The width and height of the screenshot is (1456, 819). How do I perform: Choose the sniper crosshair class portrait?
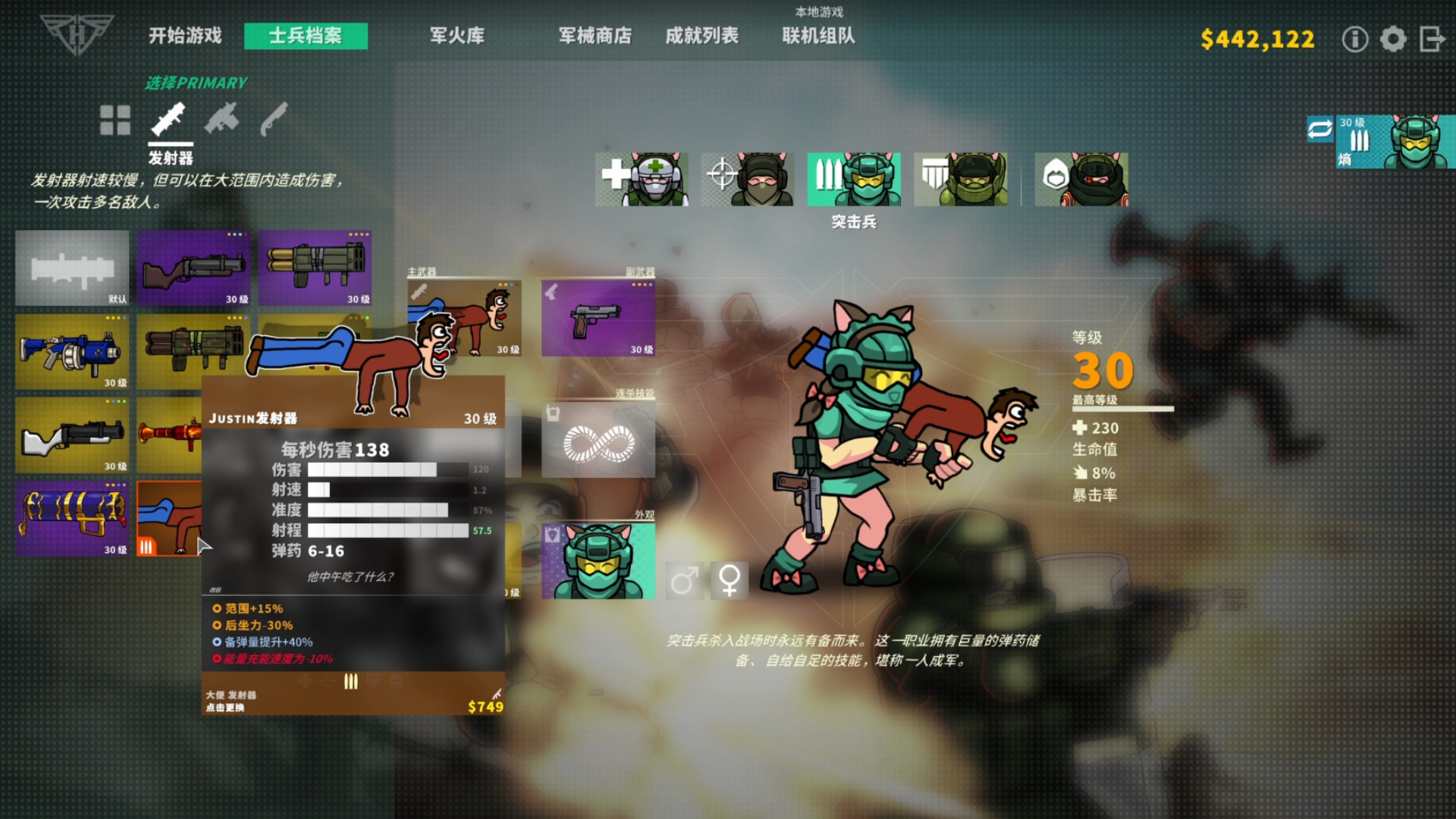tap(747, 179)
